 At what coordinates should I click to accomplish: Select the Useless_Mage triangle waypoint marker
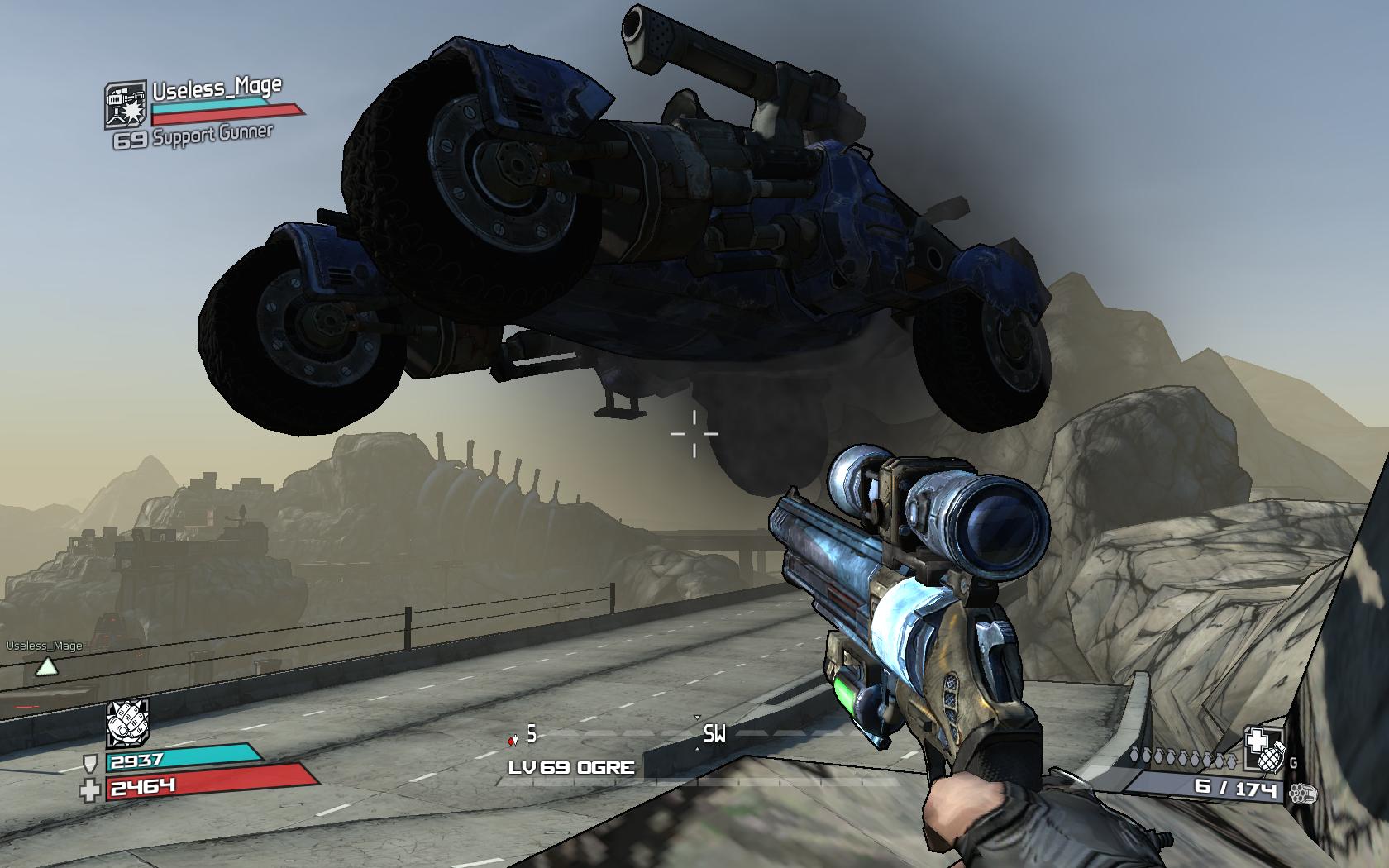pos(46,666)
